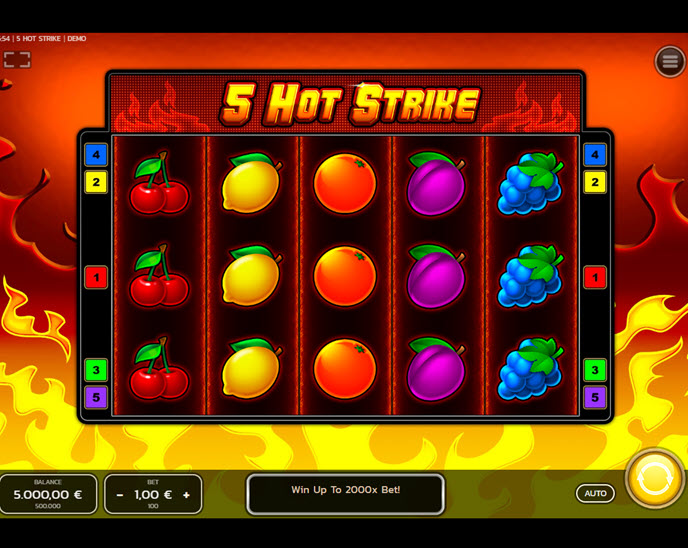Decrease the bet with the minus button

[120, 495]
